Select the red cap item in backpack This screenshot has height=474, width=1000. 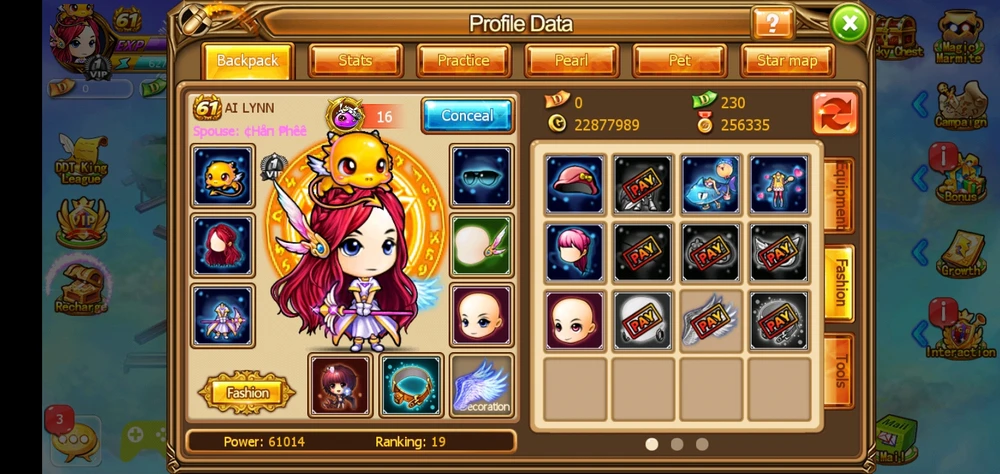(x=575, y=184)
